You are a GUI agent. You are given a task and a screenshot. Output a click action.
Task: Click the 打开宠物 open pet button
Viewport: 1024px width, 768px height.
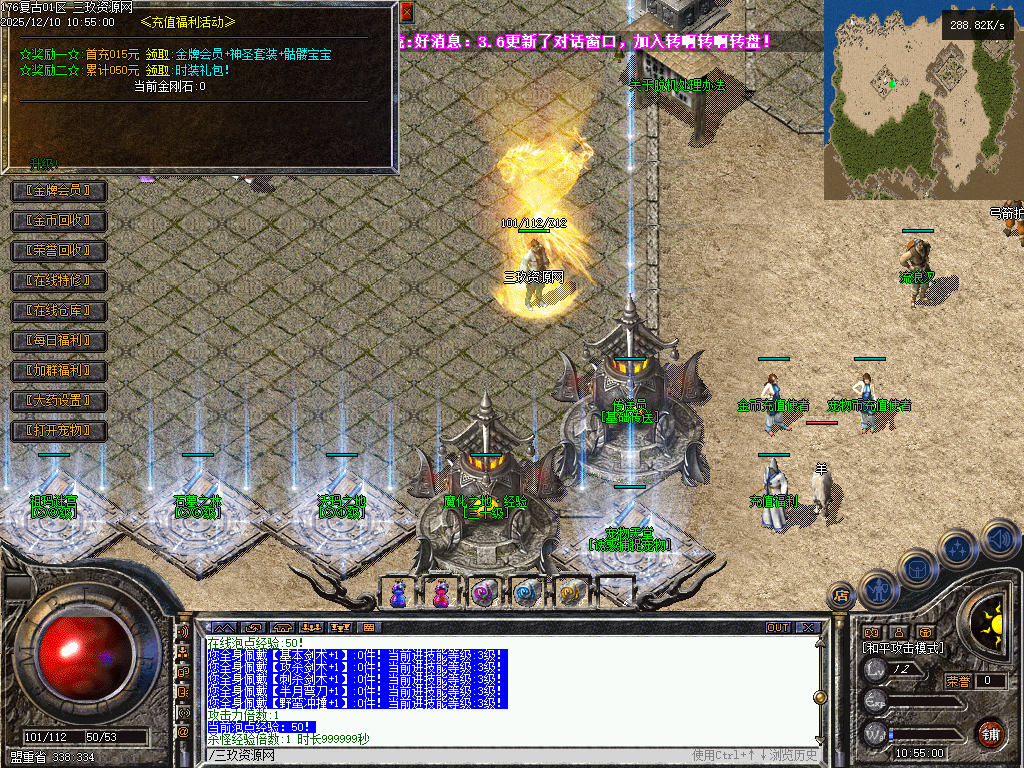click(58, 431)
